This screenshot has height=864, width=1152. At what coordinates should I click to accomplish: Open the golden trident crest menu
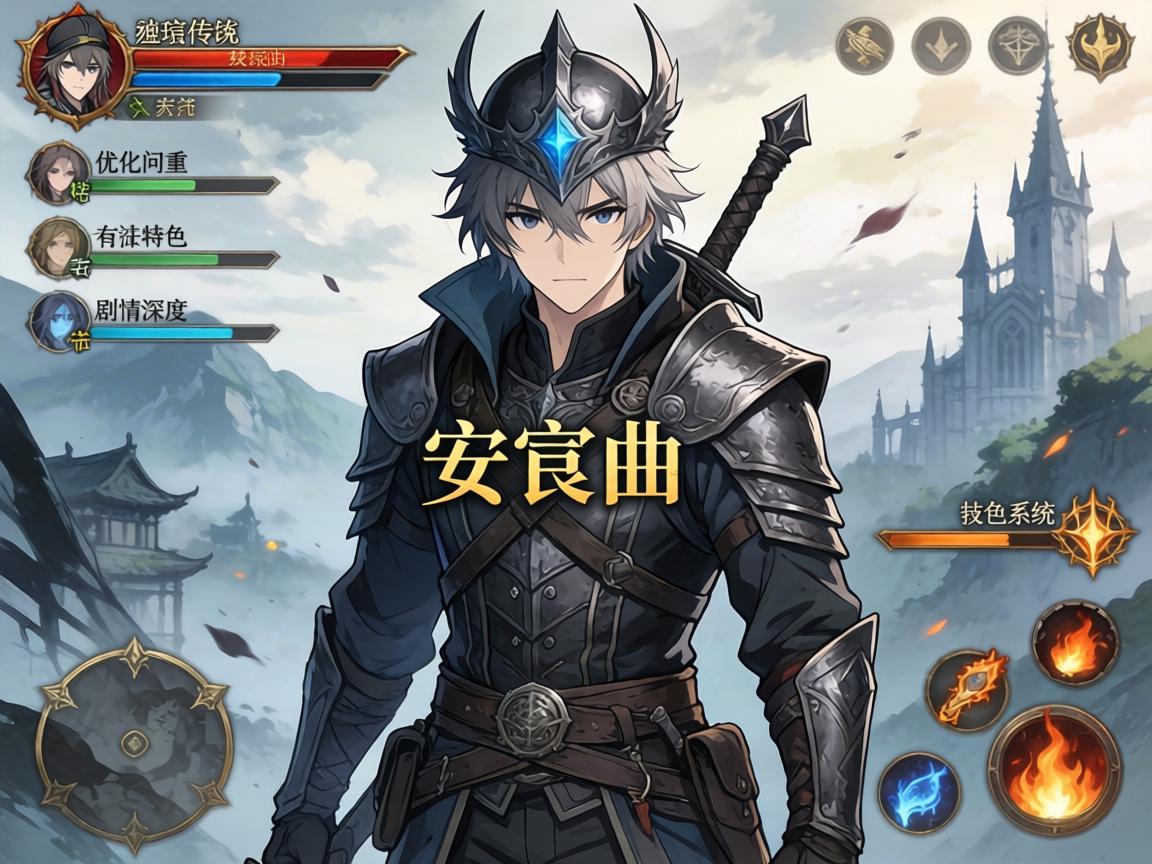(1099, 46)
